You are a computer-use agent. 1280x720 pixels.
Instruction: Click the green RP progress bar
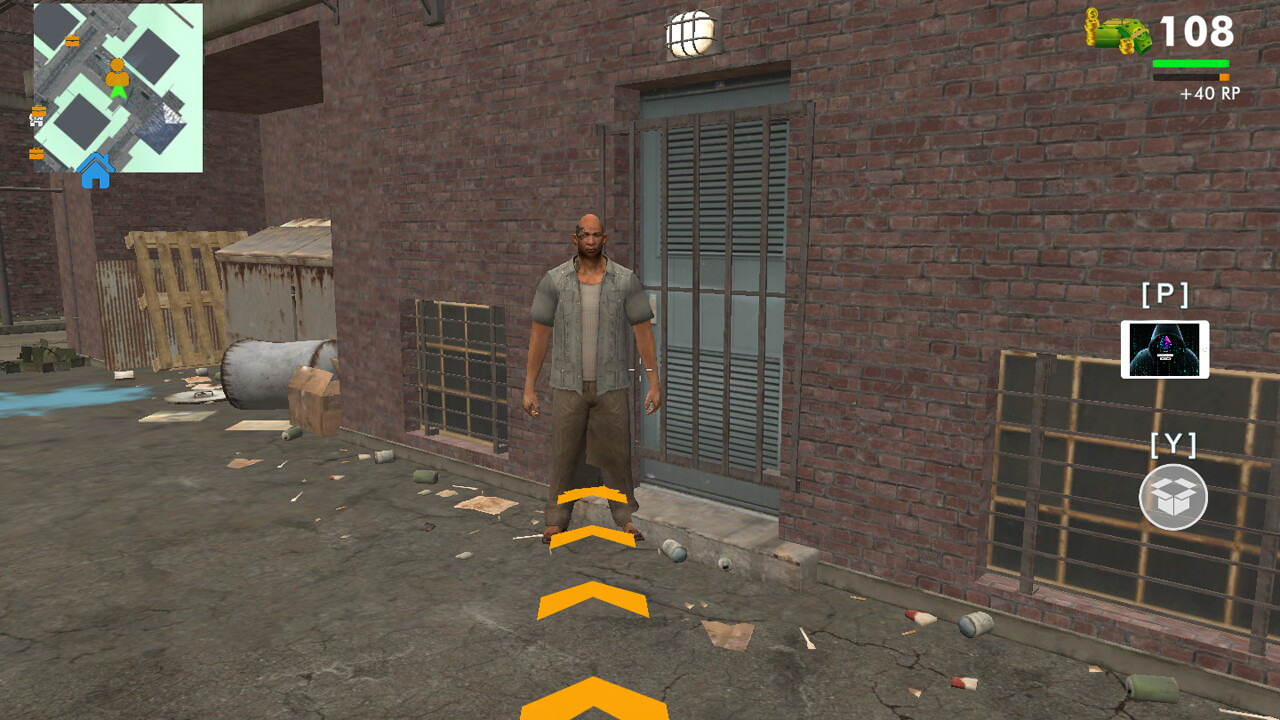click(x=1190, y=64)
